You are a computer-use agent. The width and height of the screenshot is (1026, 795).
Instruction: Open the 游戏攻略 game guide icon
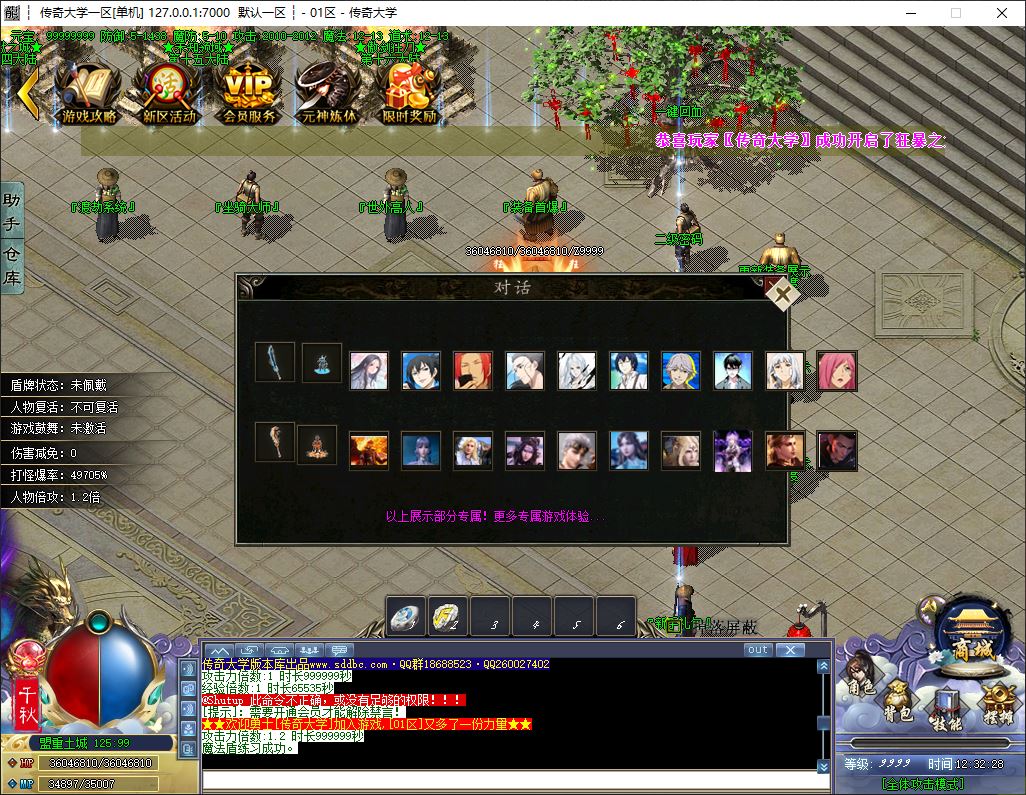(x=88, y=92)
